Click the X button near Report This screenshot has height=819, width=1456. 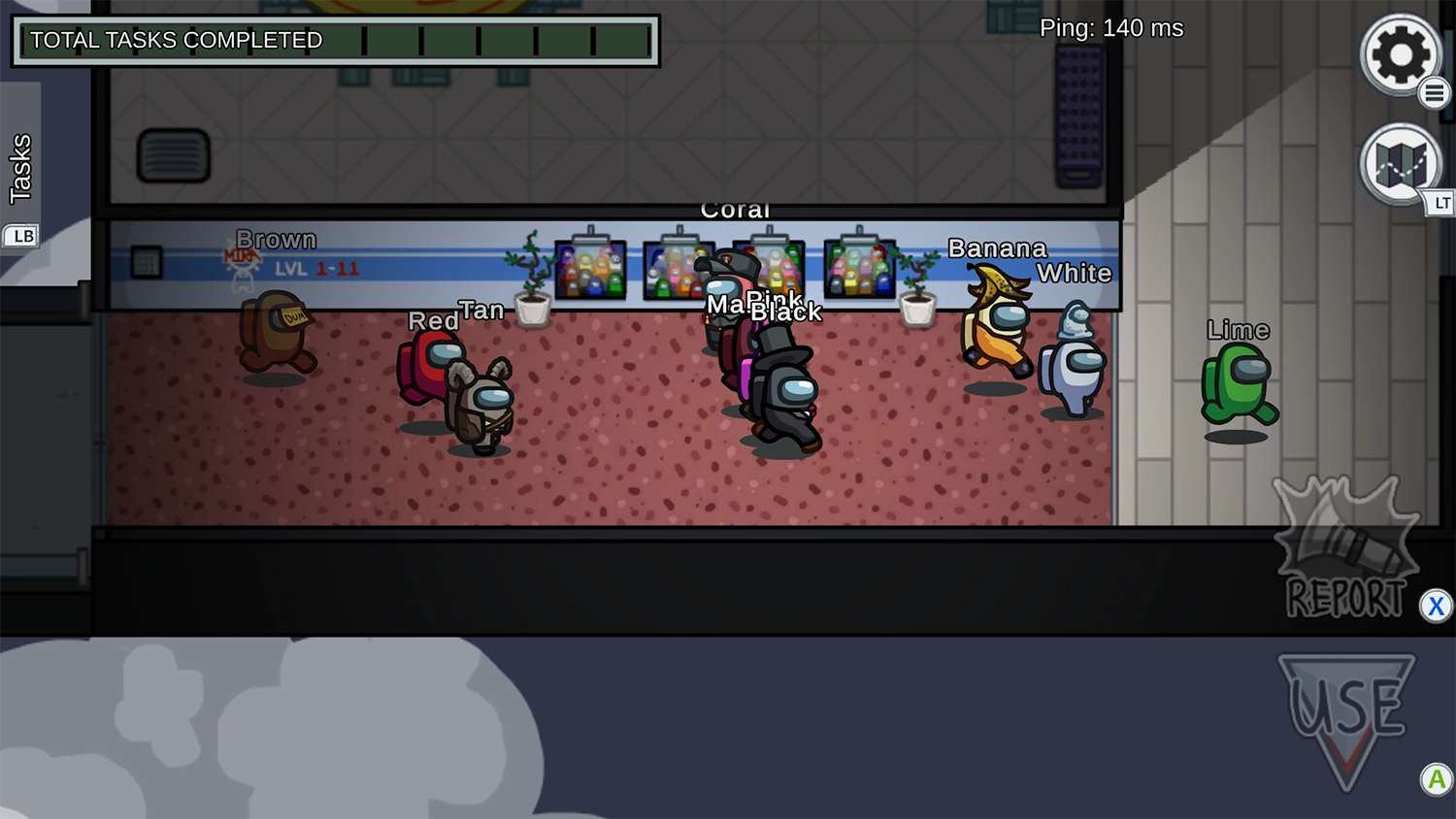click(1436, 606)
